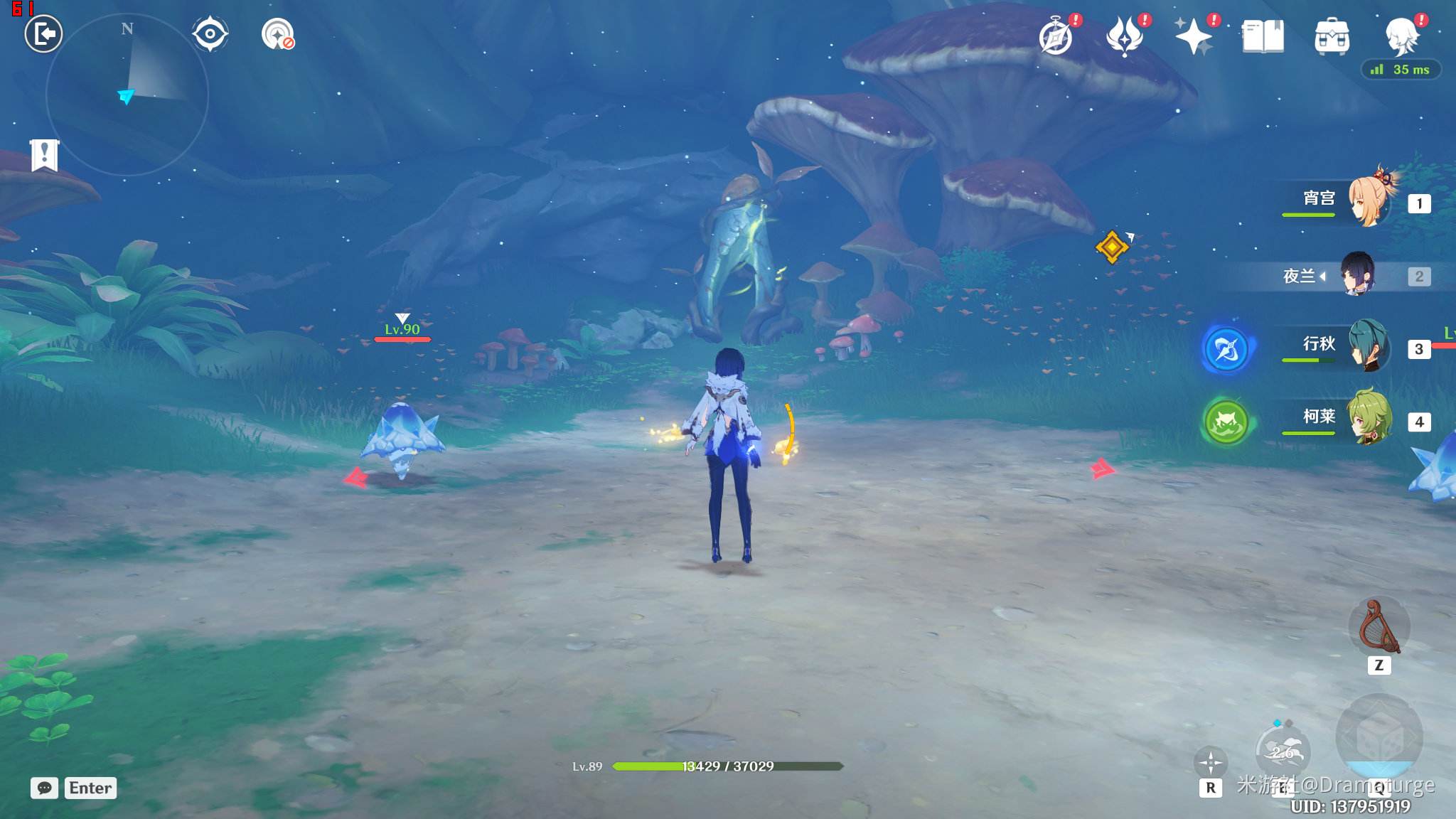Disable the crossed-out radar icon

[277, 34]
